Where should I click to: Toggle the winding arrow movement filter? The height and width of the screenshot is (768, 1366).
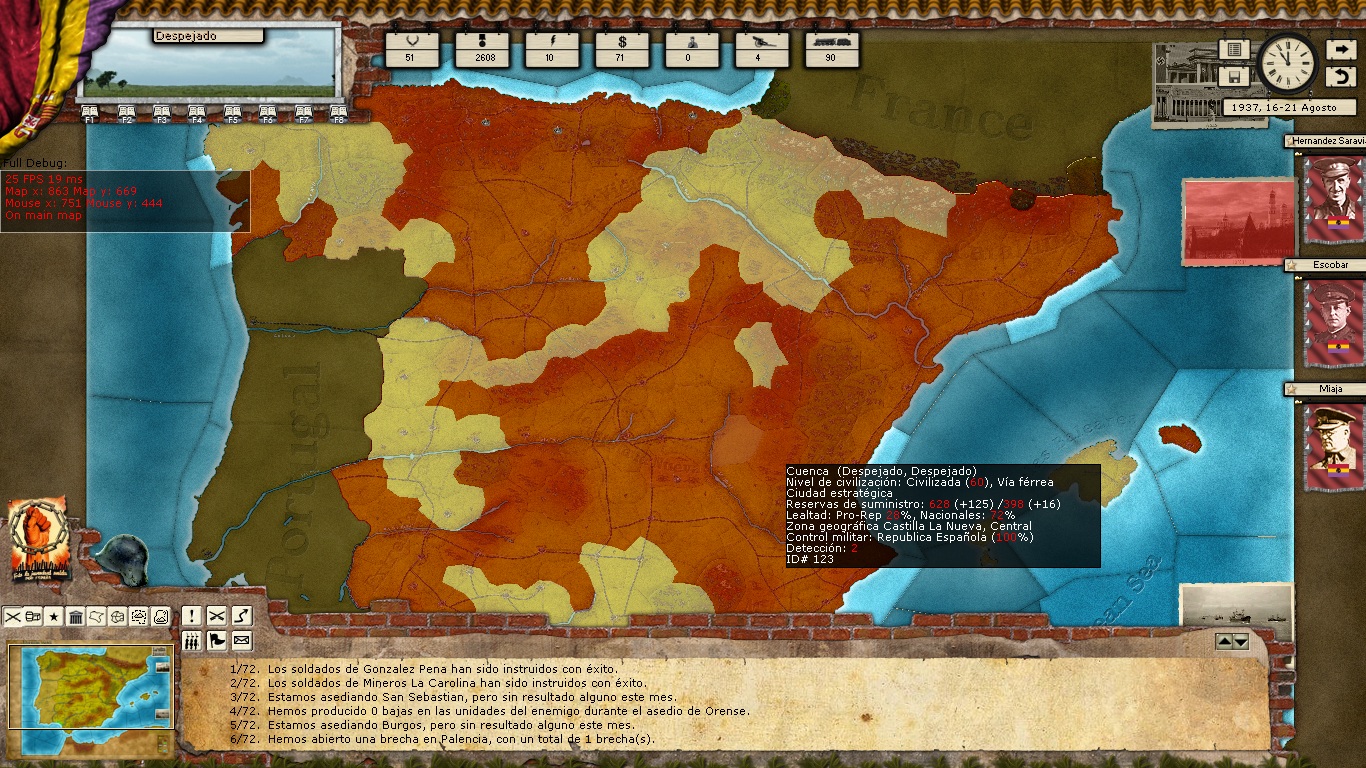pyautogui.click(x=241, y=616)
